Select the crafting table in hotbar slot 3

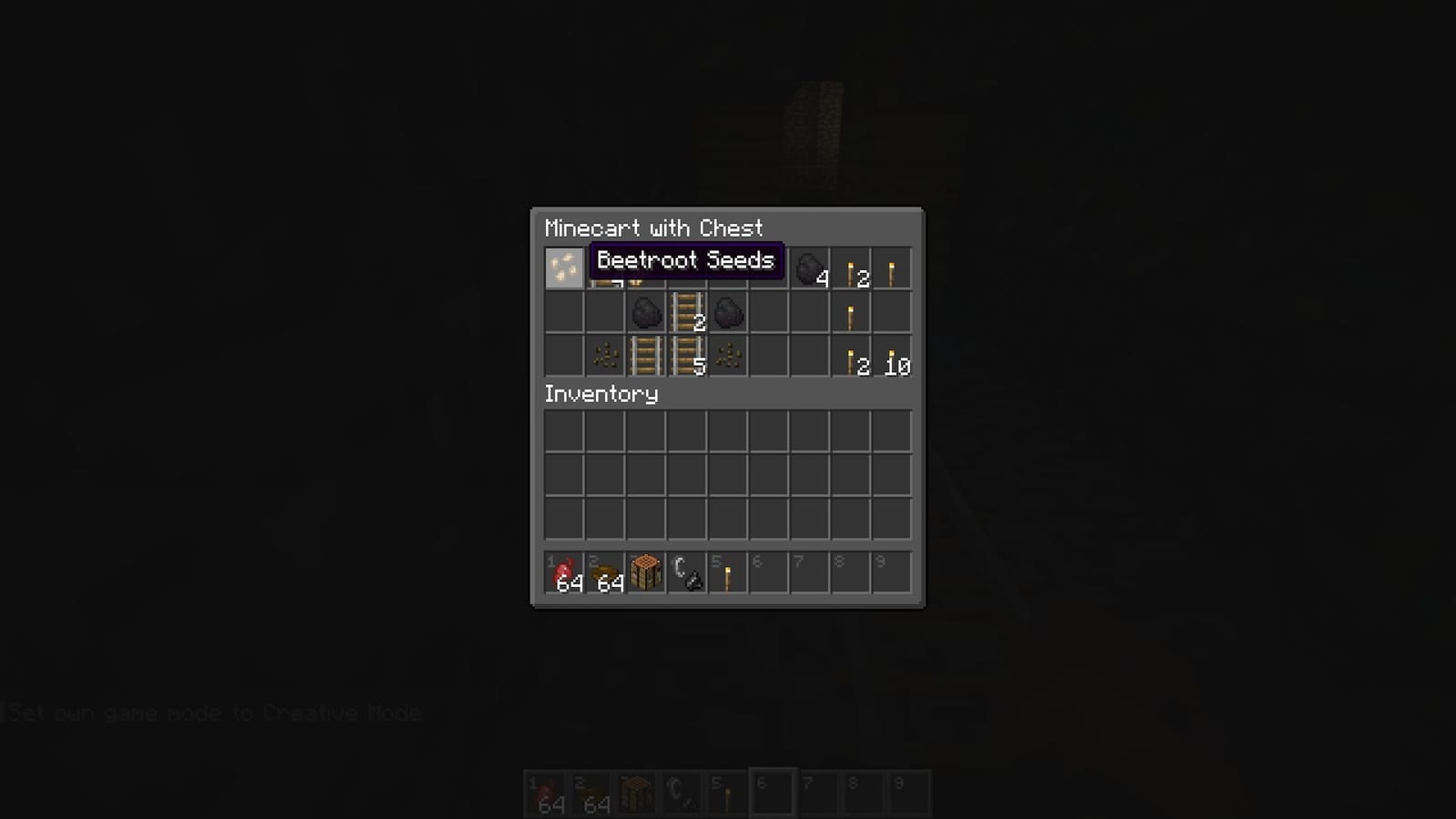tap(645, 571)
